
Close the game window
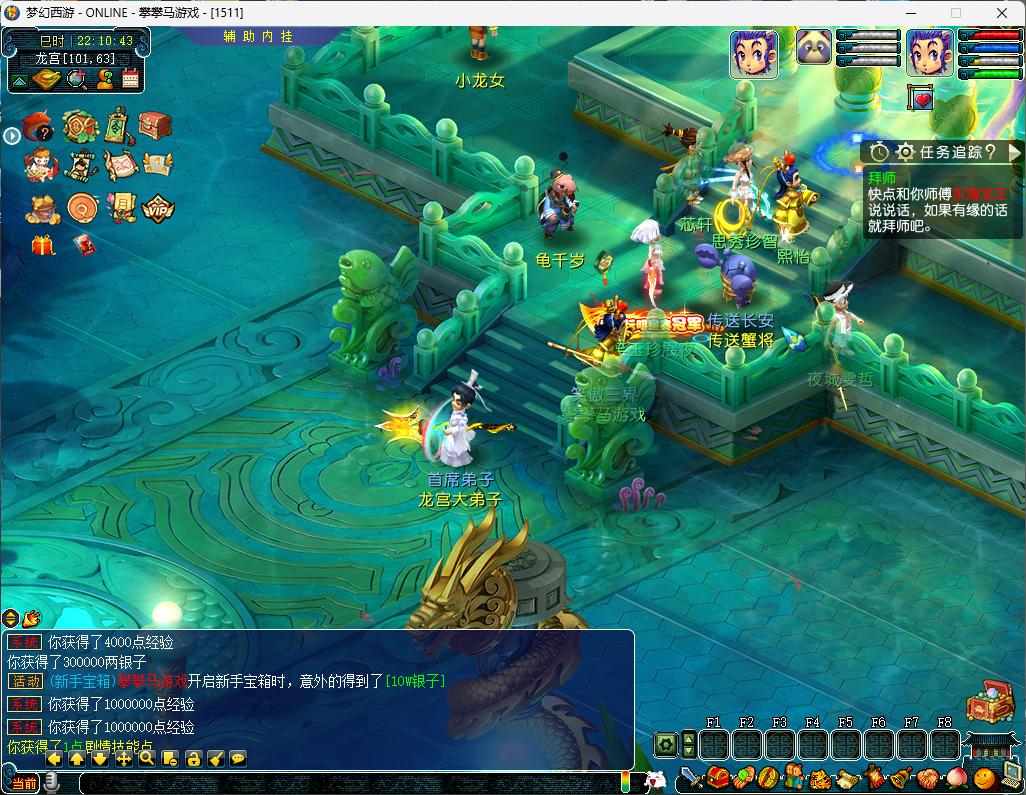1002,13
